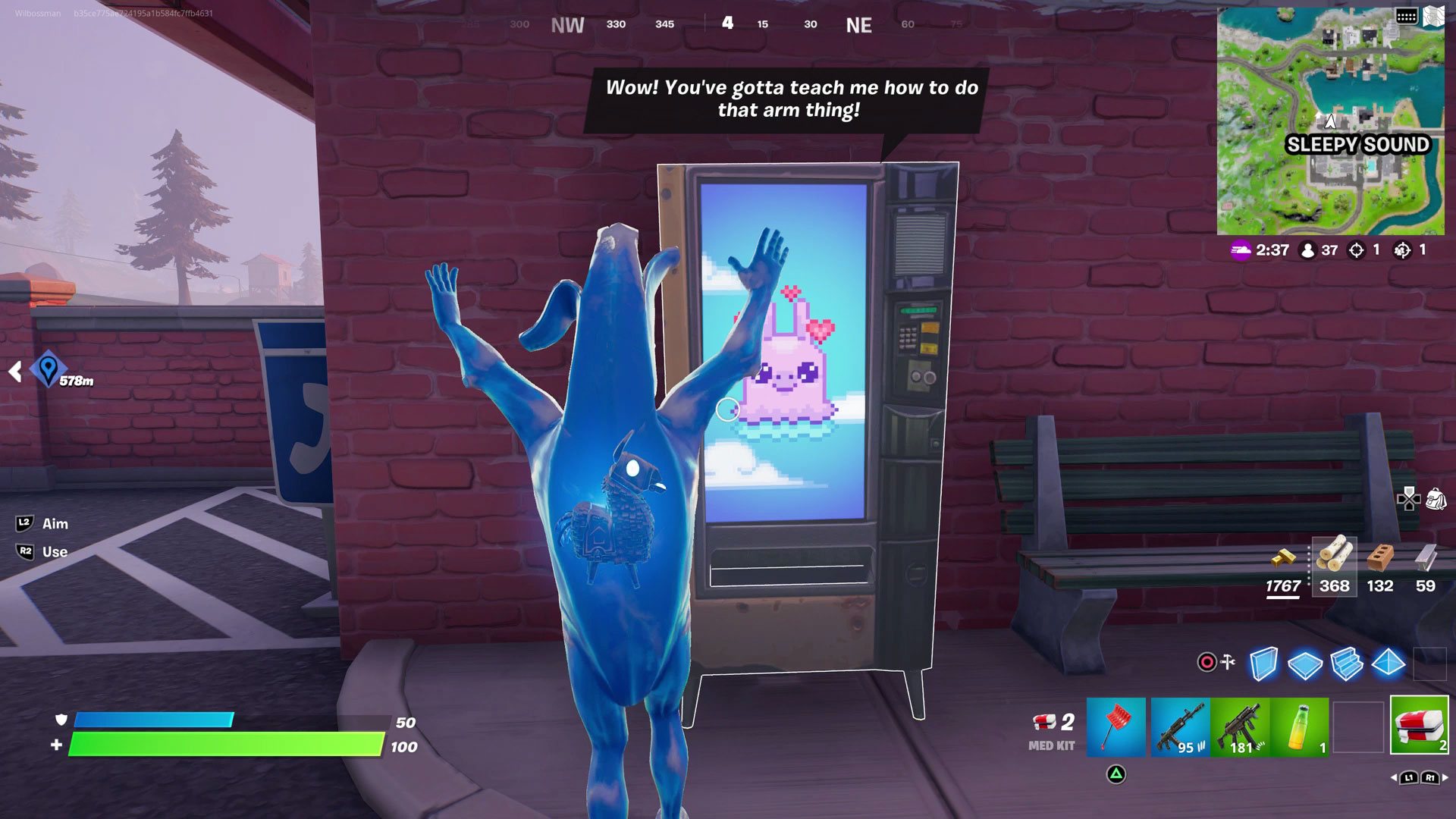Image resolution: width=1456 pixels, height=819 pixels.
Task: Click the backpack inventory icon
Action: [x=1436, y=499]
